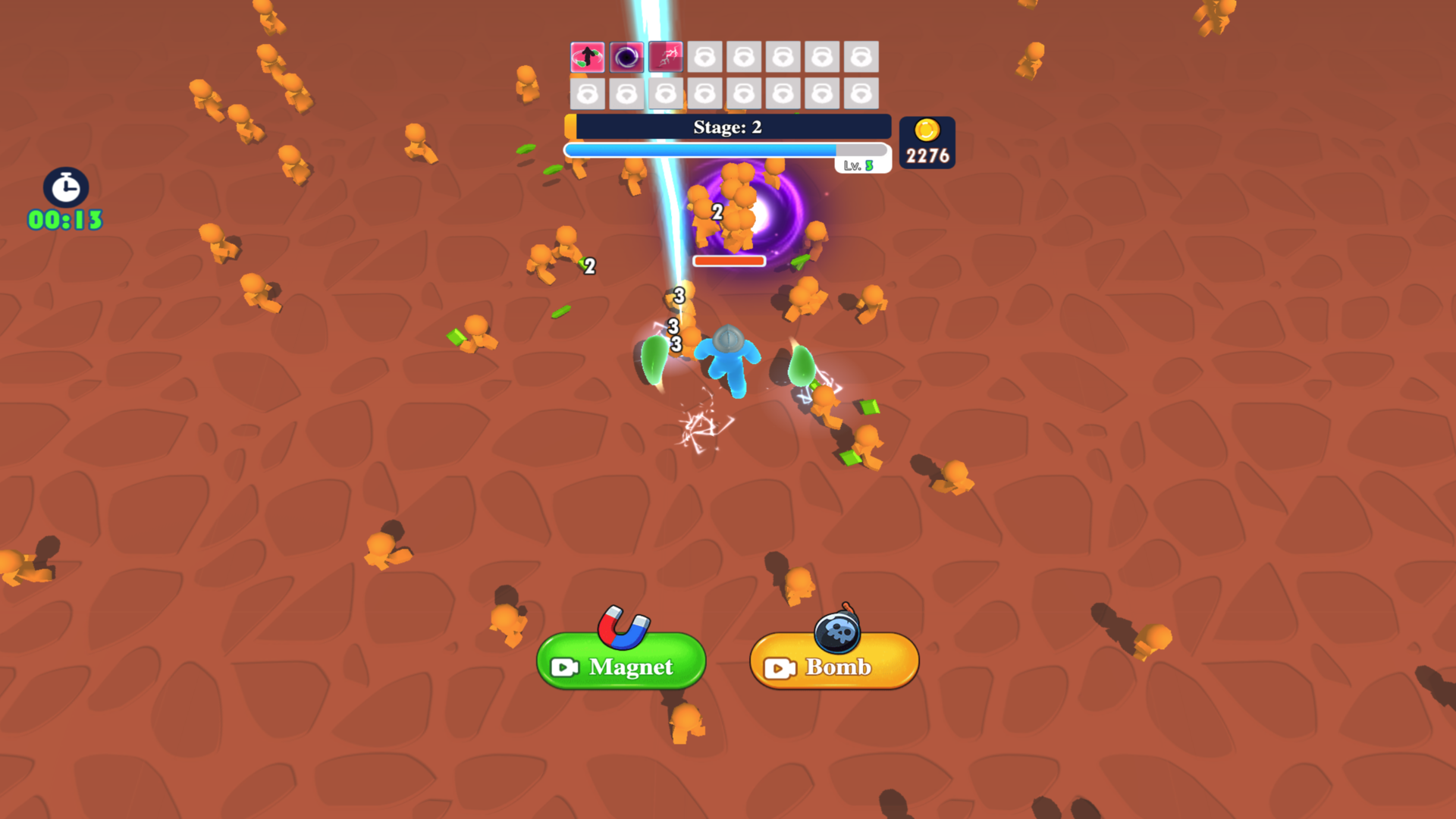Activate the lightning skill icon

point(664,56)
